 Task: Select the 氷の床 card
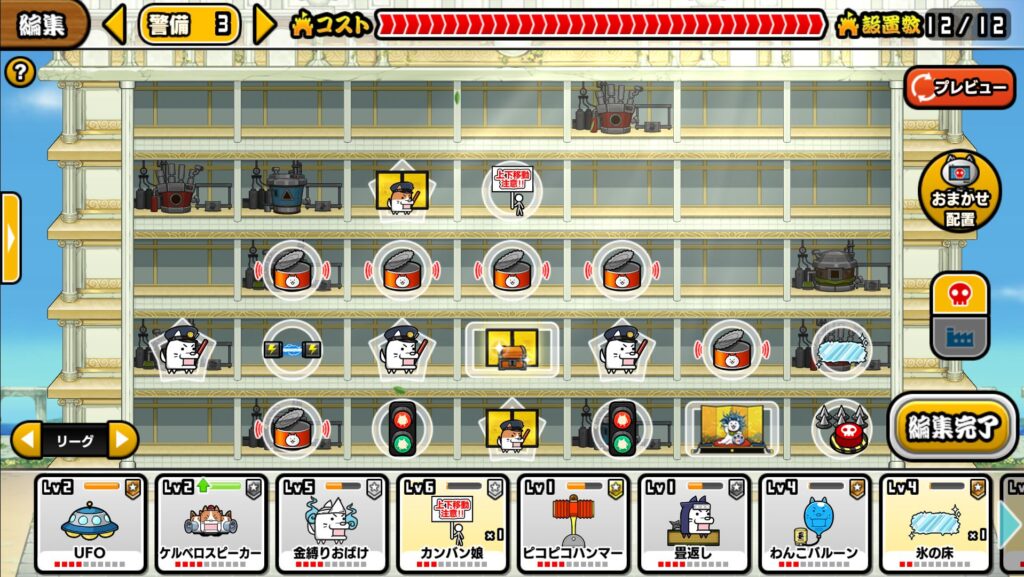[x=937, y=523]
